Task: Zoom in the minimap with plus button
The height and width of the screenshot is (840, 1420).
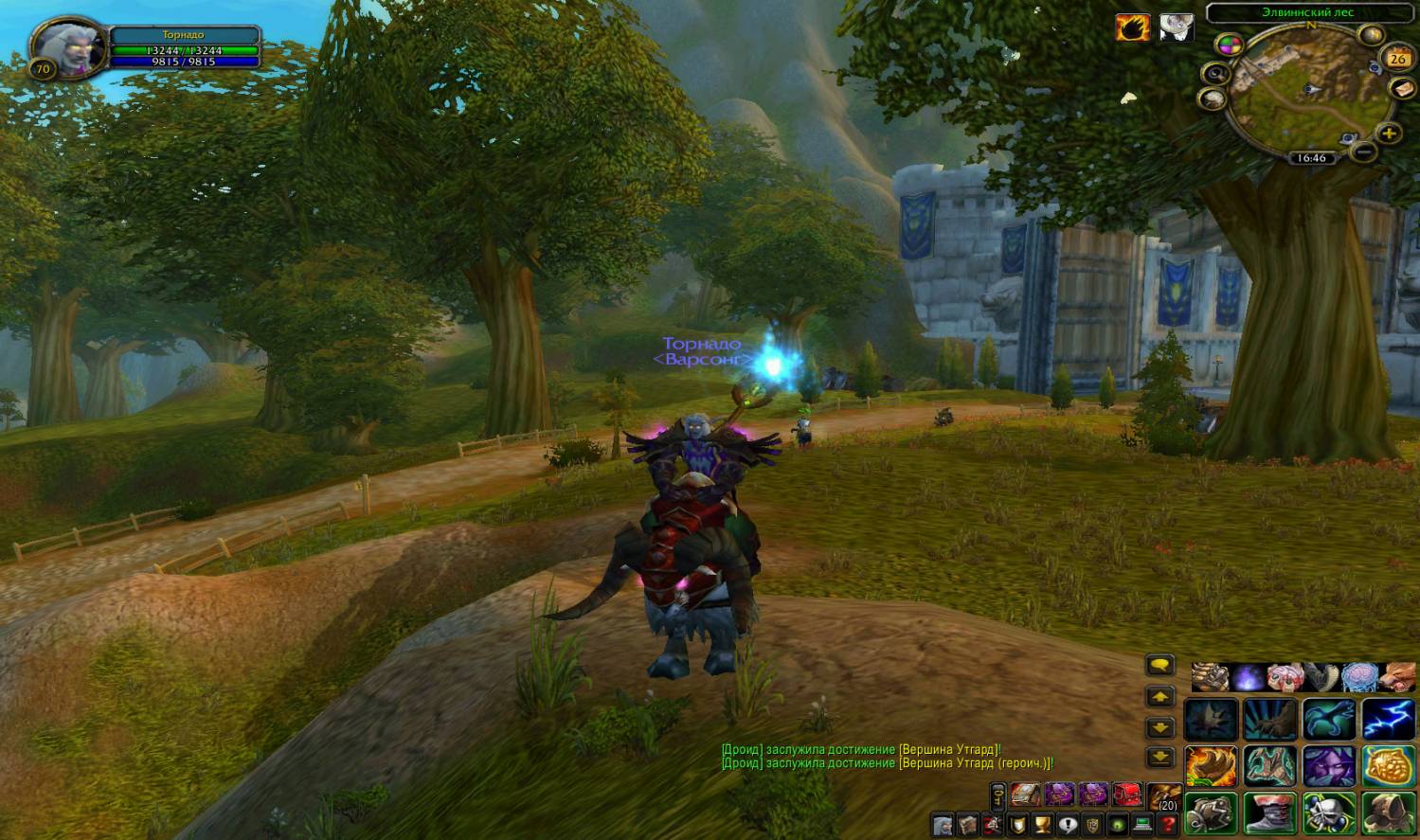Action: (1389, 133)
